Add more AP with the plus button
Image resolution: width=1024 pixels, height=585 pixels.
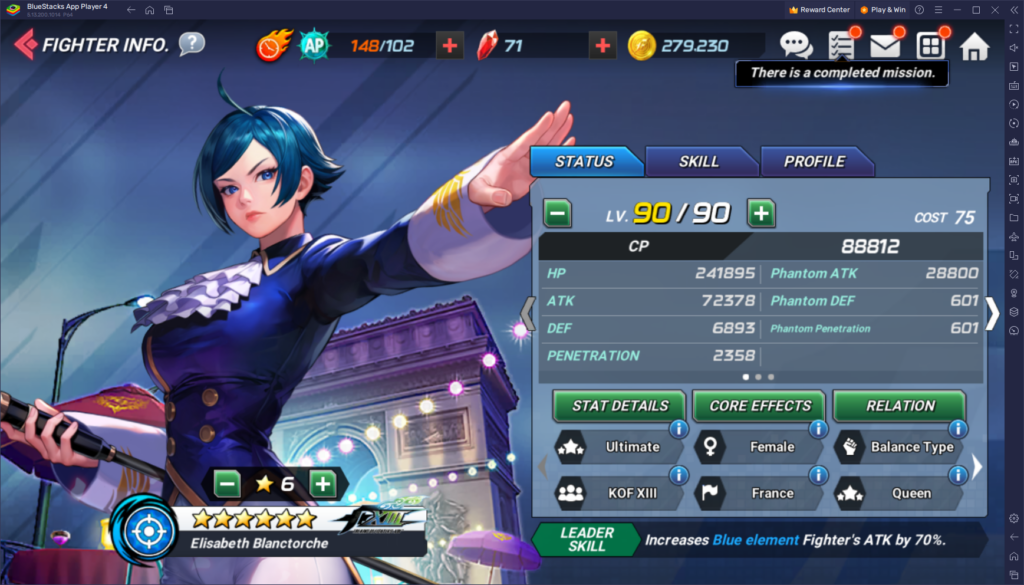tap(449, 45)
